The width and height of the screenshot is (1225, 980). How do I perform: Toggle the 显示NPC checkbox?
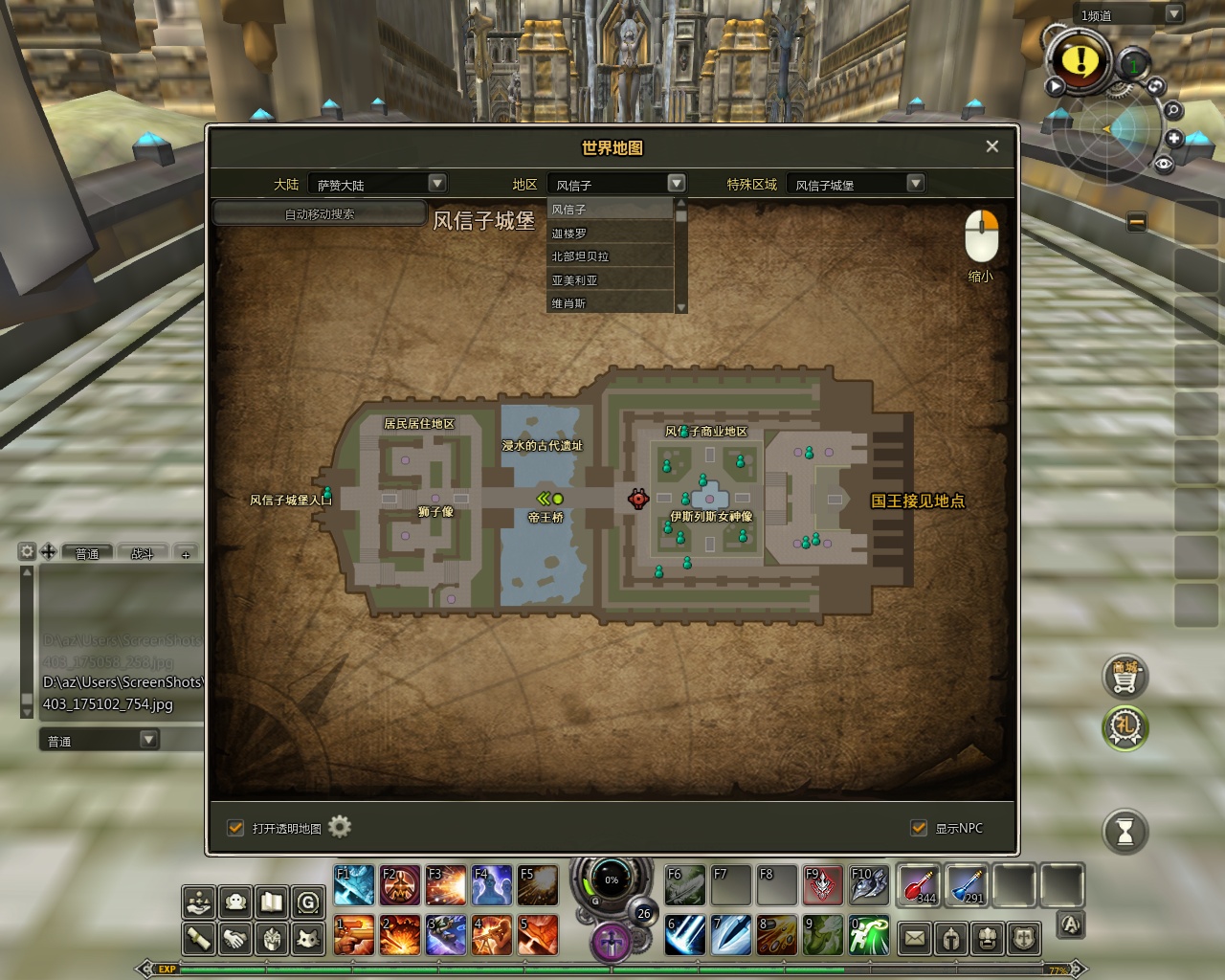919,828
